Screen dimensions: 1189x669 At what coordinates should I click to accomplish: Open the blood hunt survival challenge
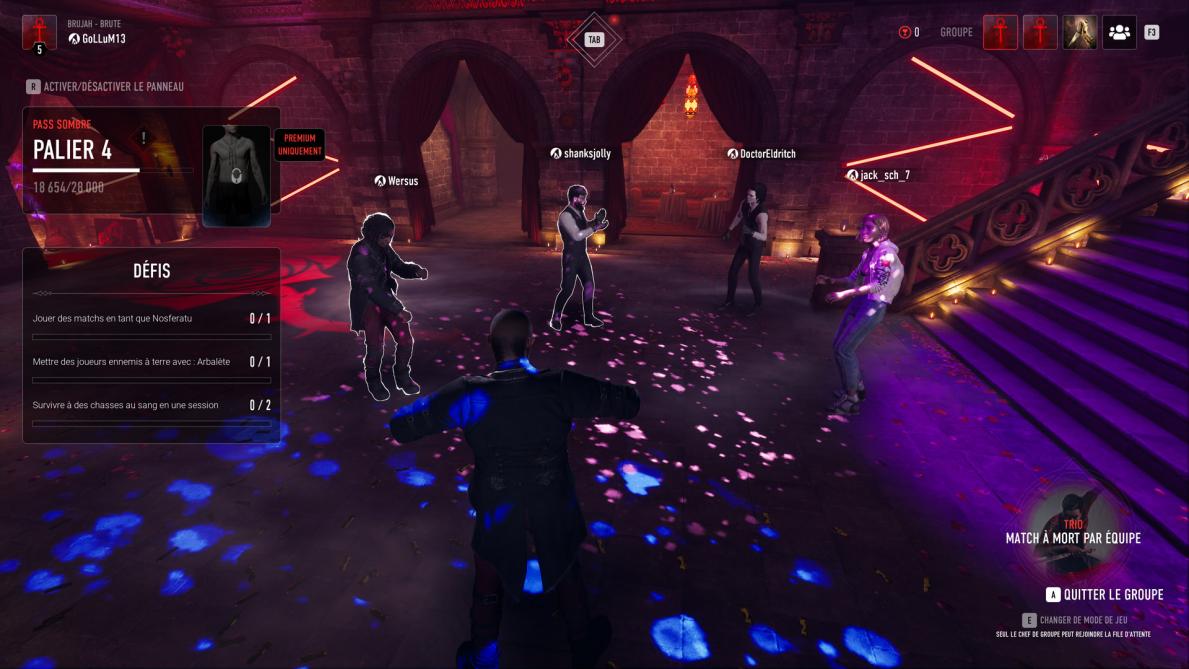click(151, 407)
